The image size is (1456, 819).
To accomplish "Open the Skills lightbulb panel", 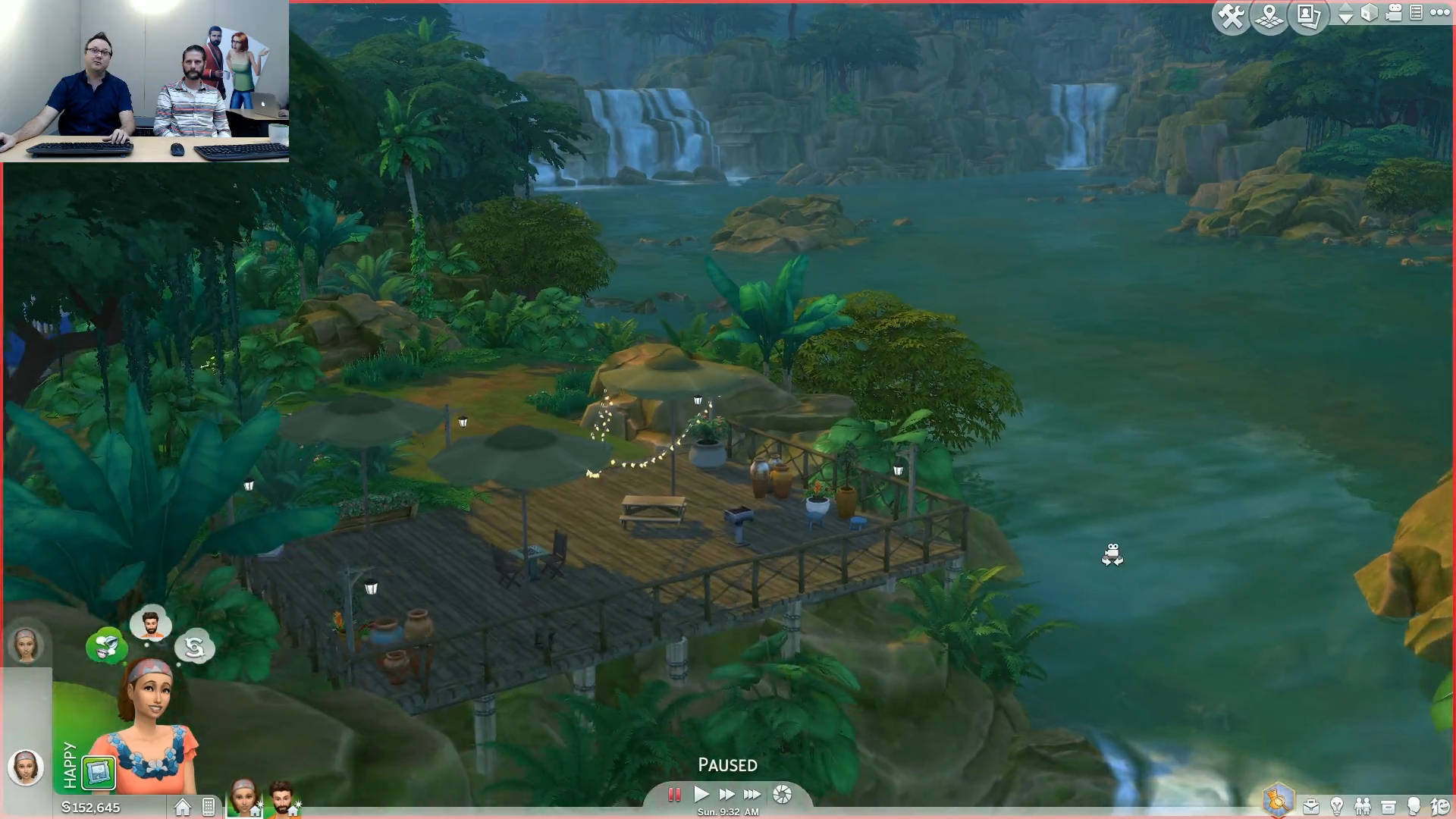I will (1337, 806).
